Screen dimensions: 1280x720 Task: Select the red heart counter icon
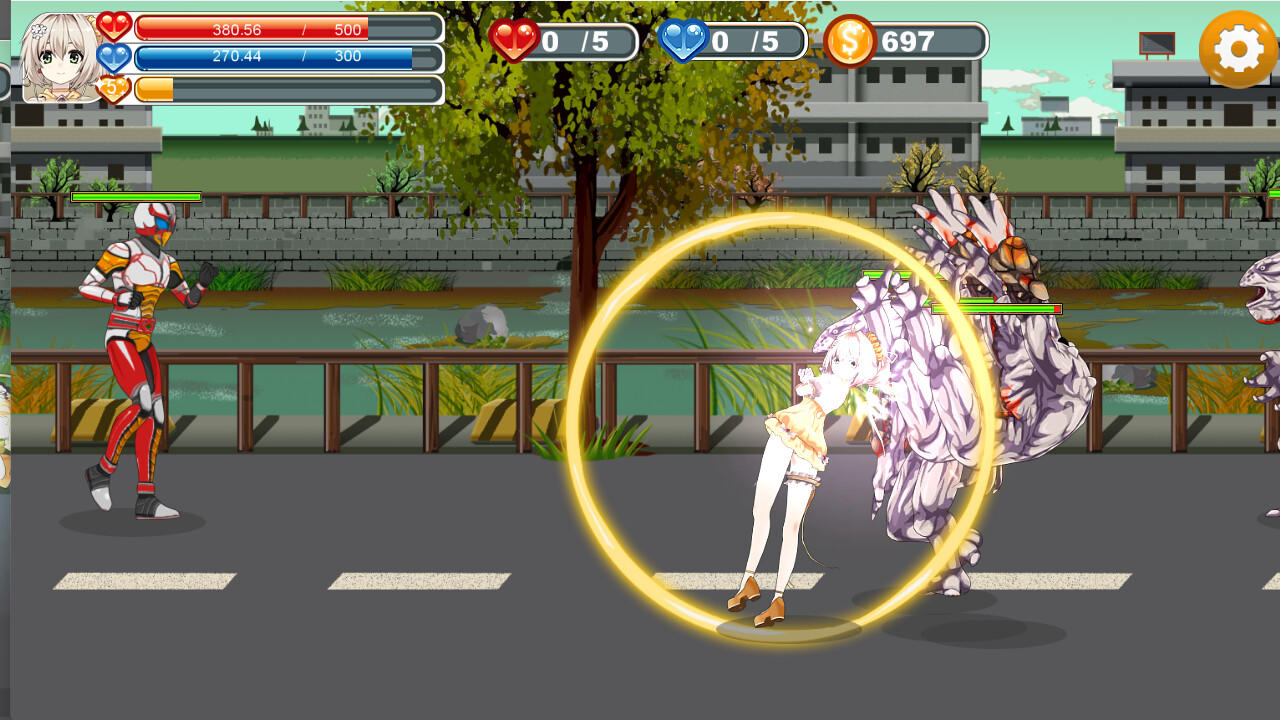(514, 42)
